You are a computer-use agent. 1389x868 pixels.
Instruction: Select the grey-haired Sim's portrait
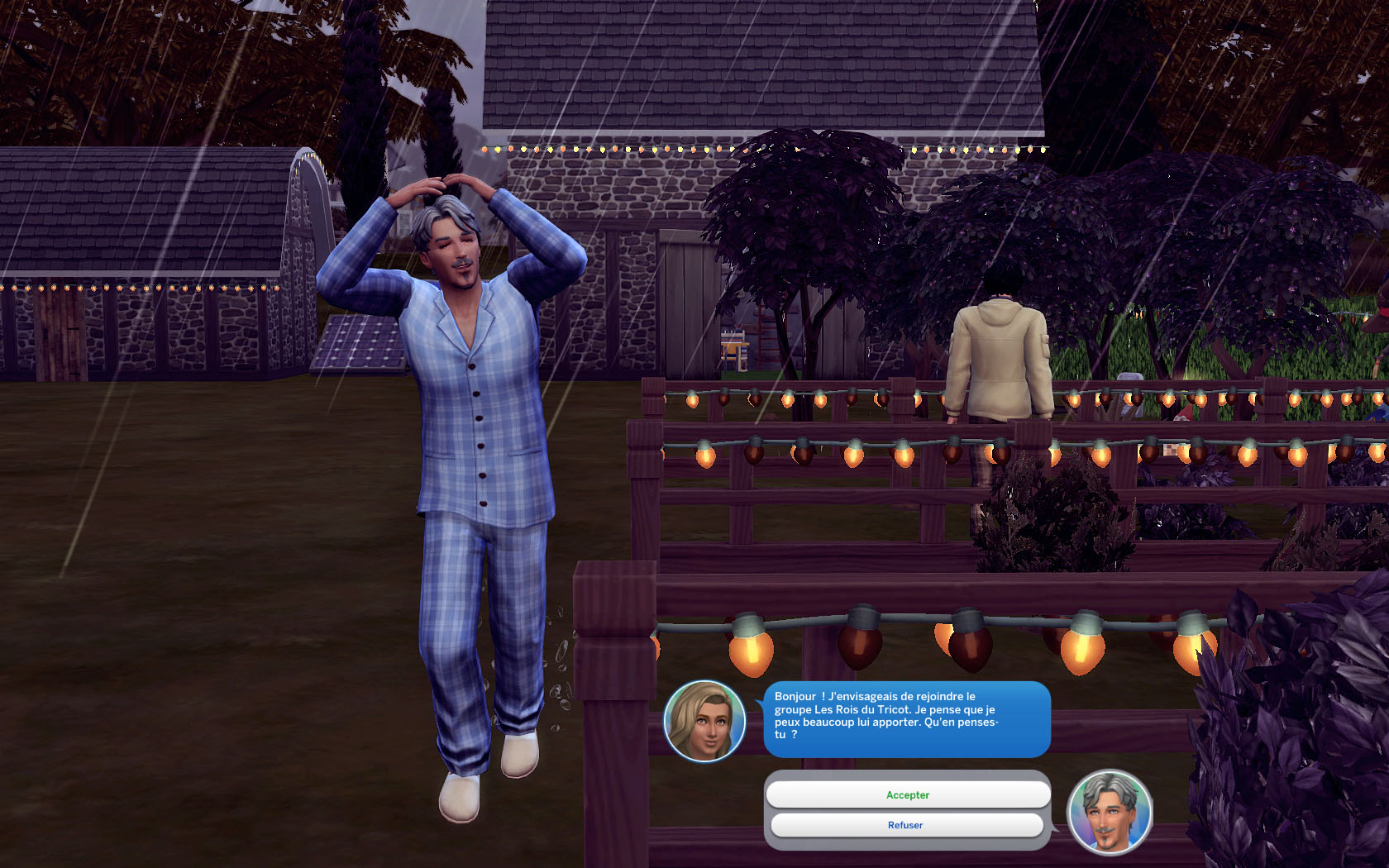tap(1110, 812)
